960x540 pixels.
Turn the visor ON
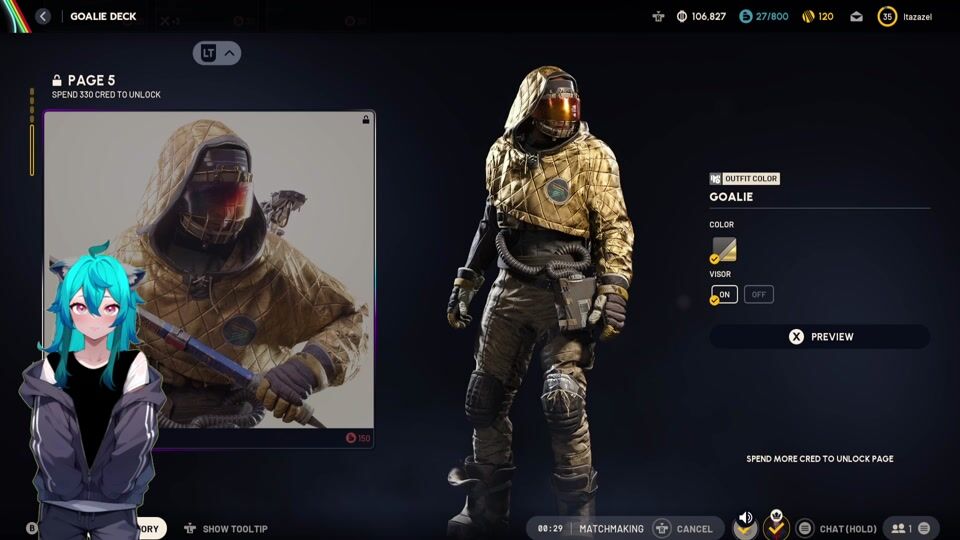coord(725,295)
